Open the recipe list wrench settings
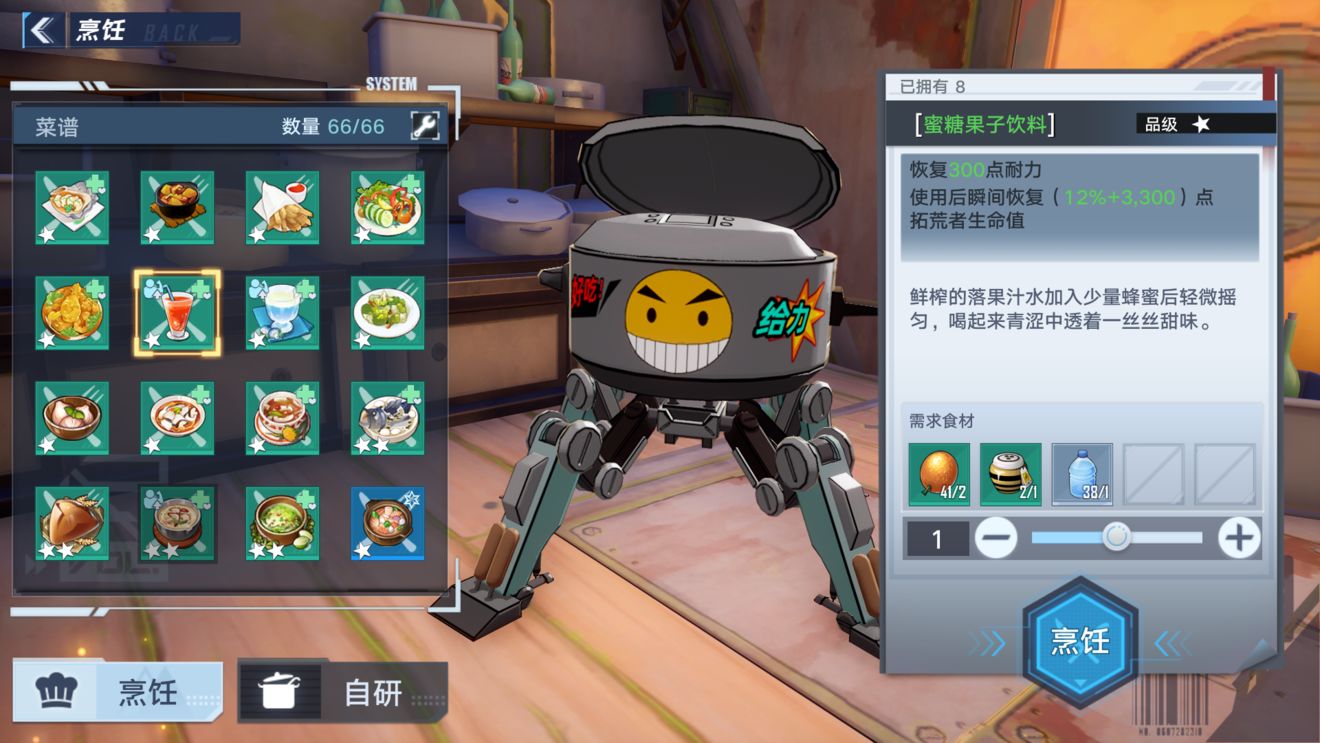This screenshot has width=1320, height=743. (424, 126)
